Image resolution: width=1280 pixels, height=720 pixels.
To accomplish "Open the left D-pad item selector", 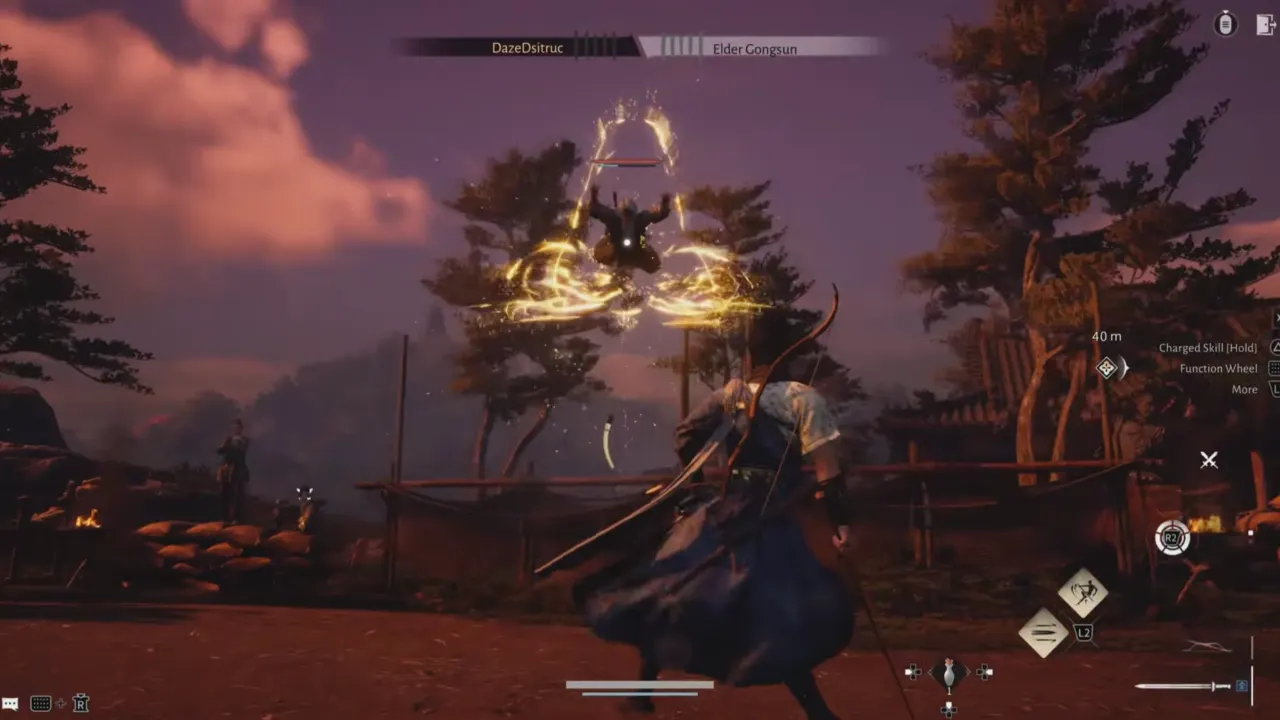I will point(913,671).
